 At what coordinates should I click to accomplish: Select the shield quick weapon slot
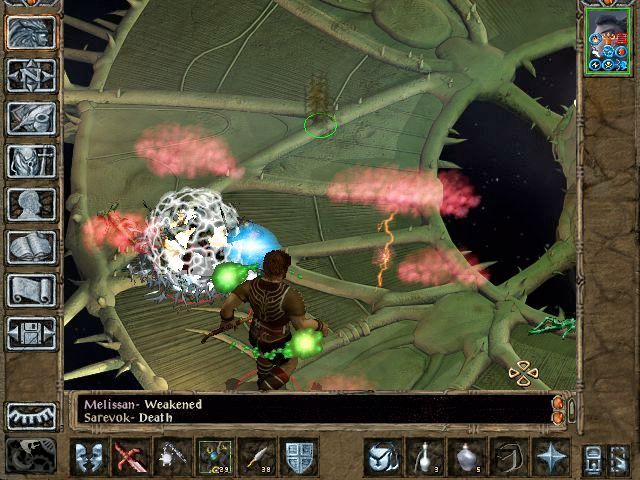300,457
